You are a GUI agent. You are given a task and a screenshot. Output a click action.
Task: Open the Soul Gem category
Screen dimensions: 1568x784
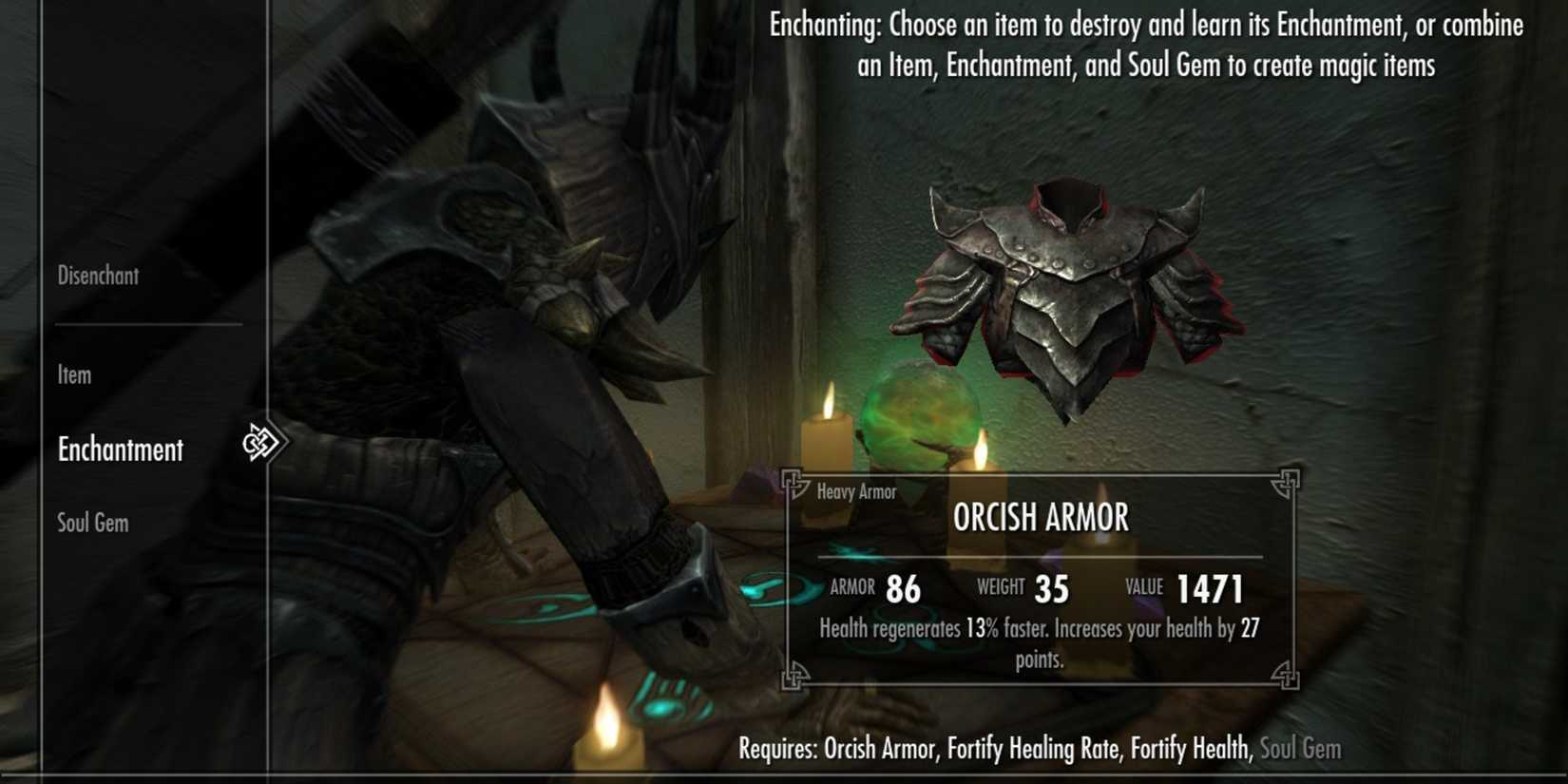pos(91,522)
